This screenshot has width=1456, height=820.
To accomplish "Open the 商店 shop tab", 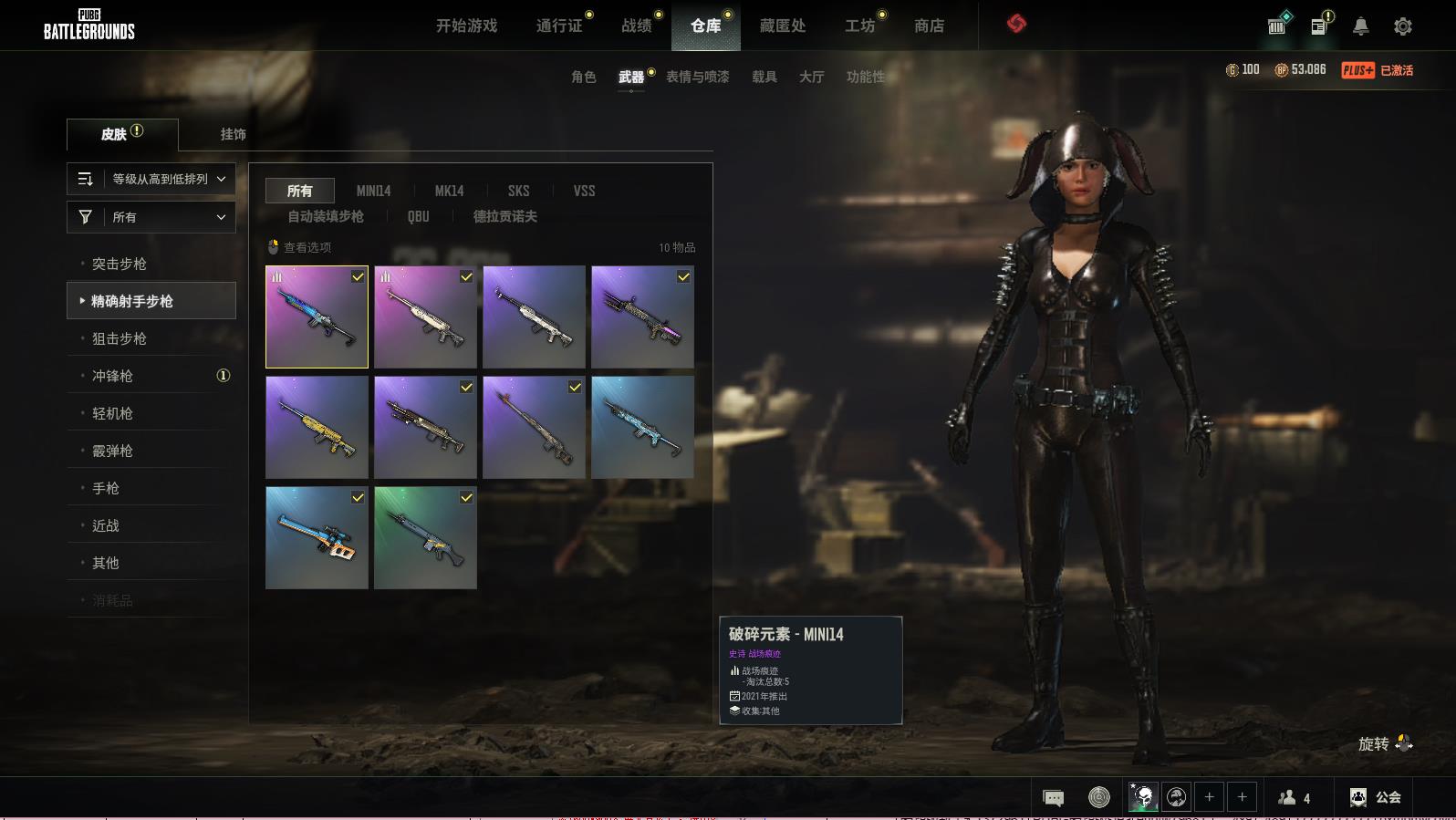I will point(929,26).
